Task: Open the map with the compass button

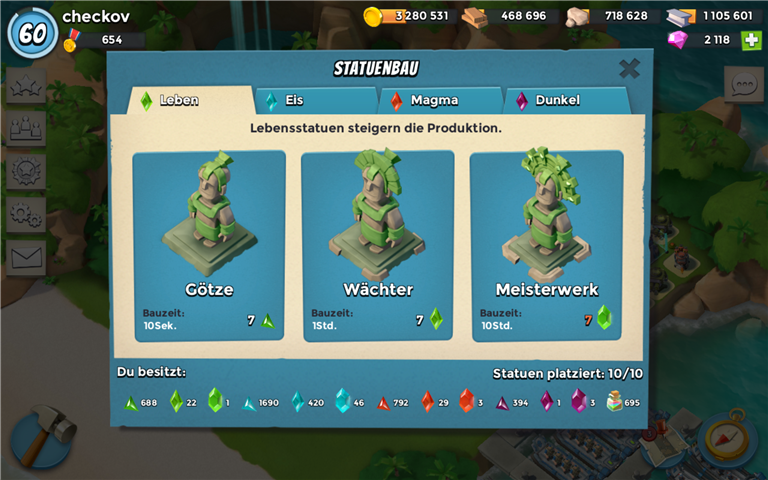Action: 728,437
